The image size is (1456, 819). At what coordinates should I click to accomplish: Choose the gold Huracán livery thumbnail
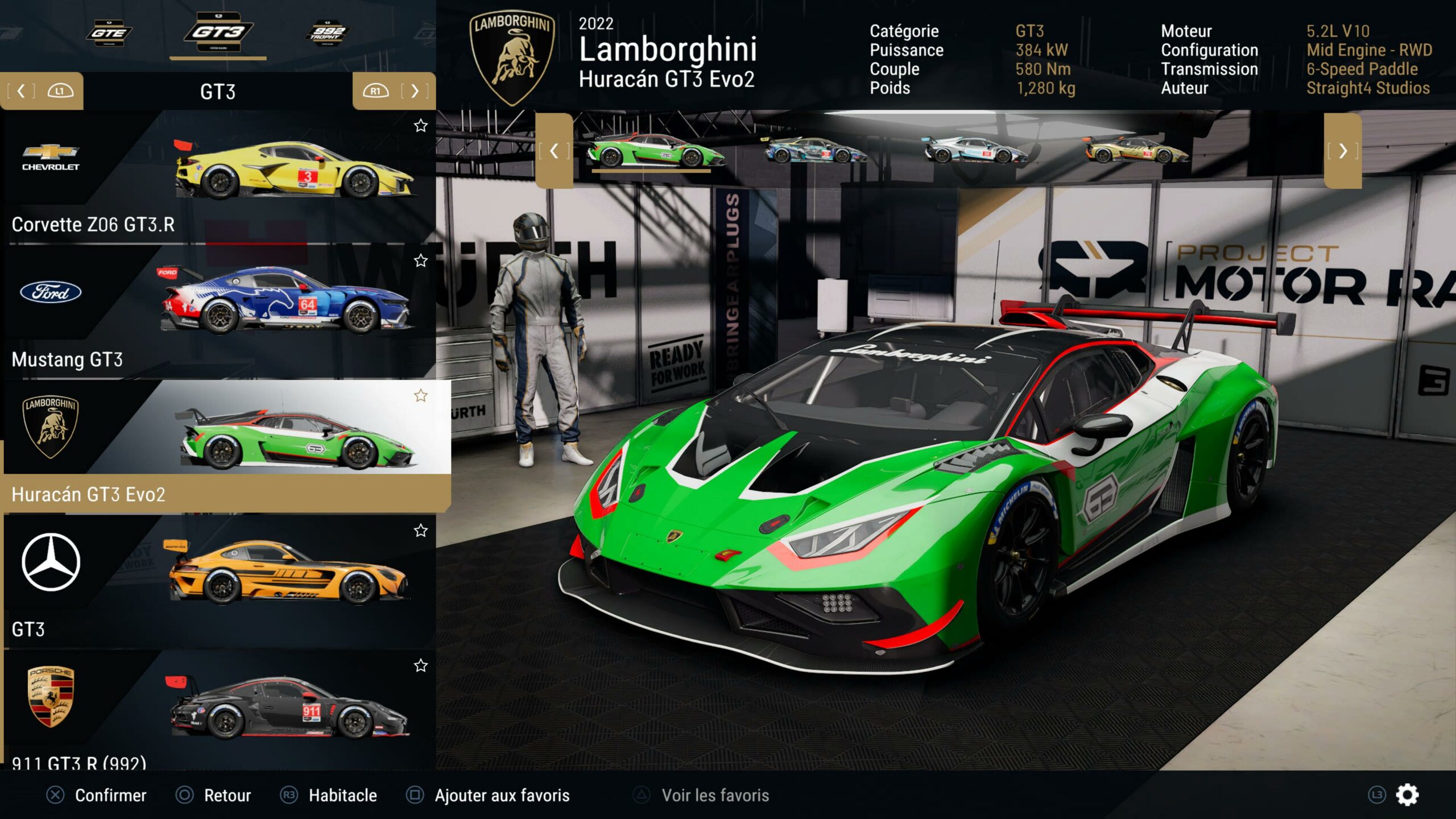click(x=1135, y=151)
